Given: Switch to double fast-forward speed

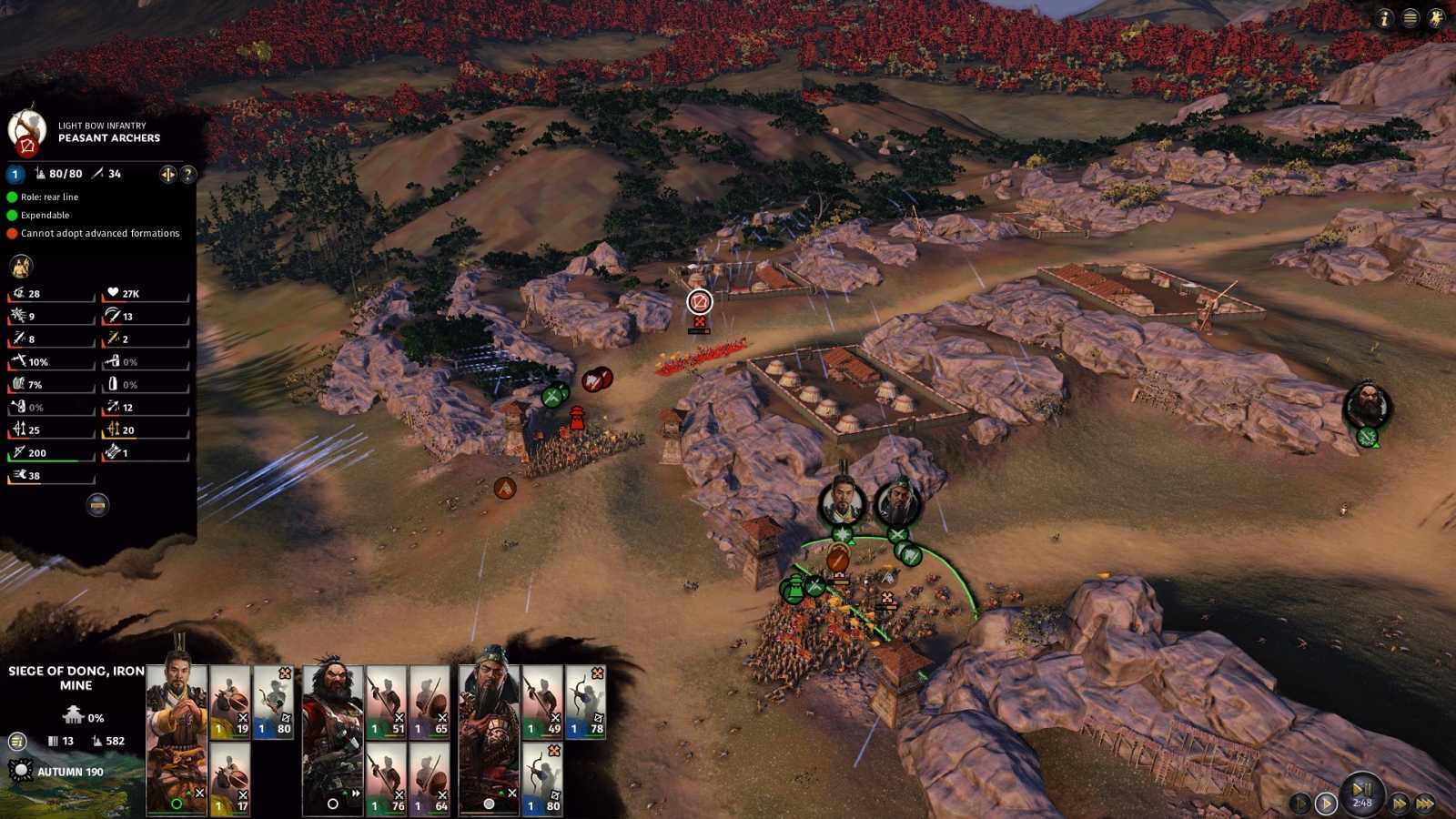Looking at the screenshot, I should point(1400,804).
